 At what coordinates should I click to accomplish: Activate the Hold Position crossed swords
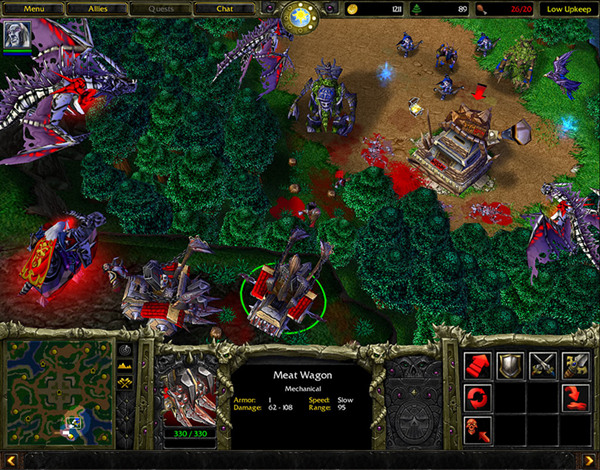point(543,363)
